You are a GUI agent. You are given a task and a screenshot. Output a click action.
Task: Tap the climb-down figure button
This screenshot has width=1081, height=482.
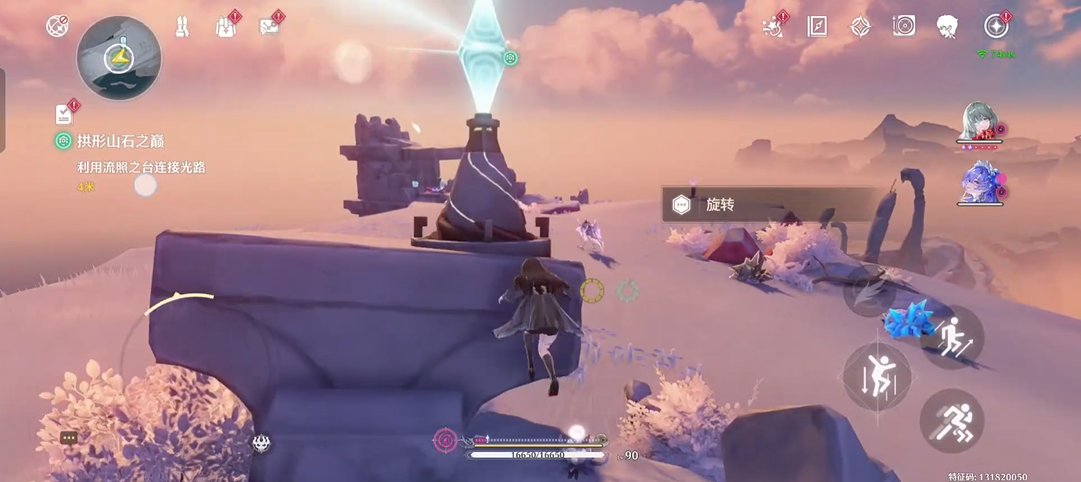click(x=877, y=377)
